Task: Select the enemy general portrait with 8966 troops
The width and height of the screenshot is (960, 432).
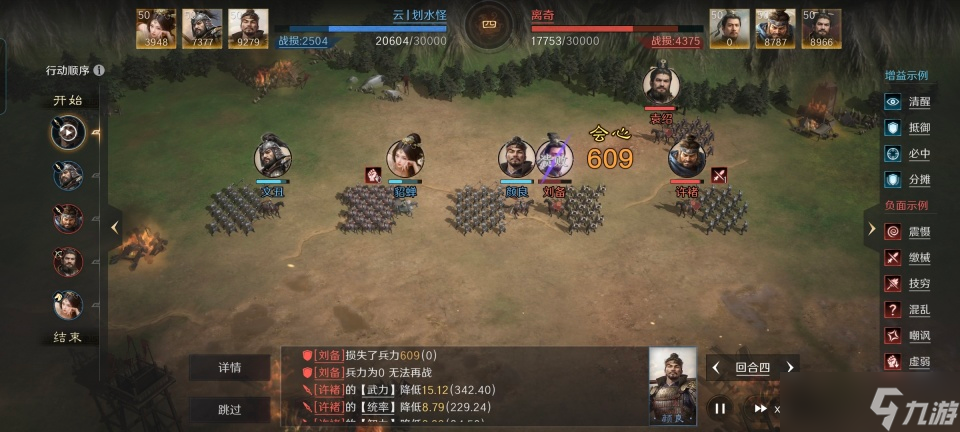Action: point(822,28)
